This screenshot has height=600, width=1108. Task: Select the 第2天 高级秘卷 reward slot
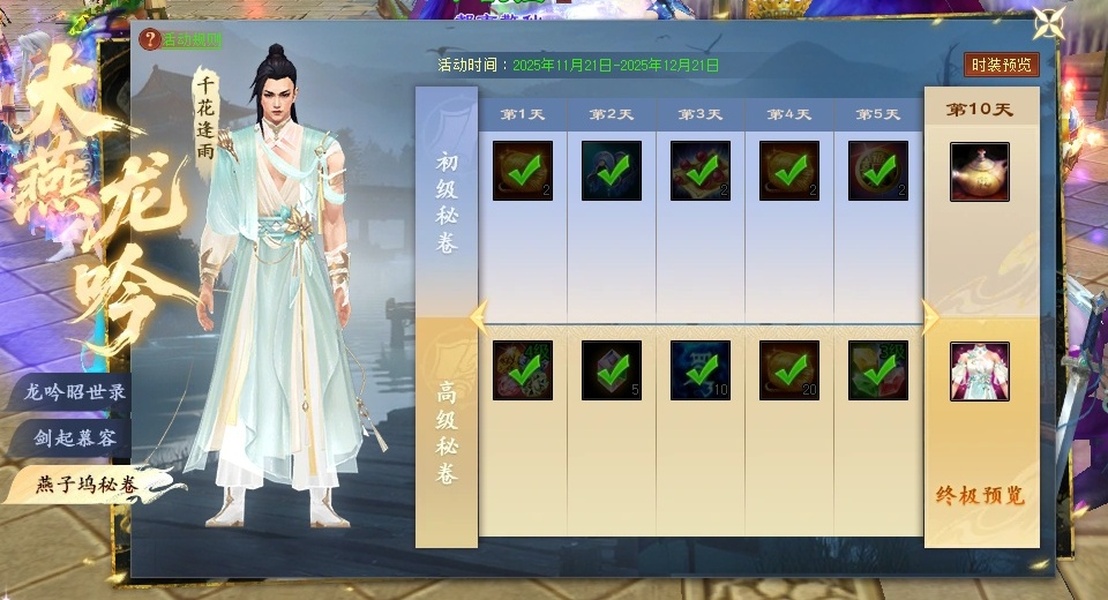[x=611, y=371]
